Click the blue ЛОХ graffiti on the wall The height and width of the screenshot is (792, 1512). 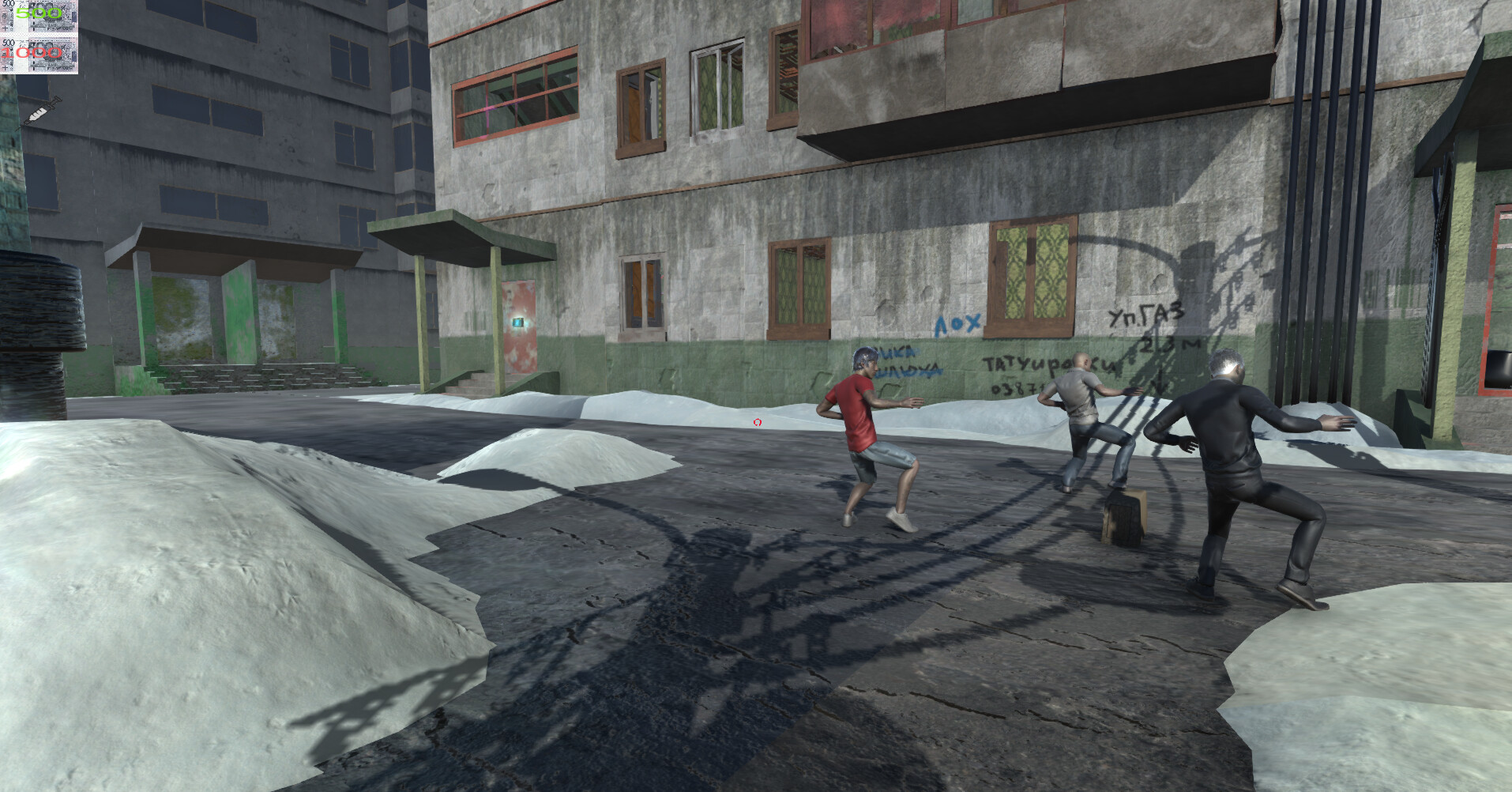point(956,322)
